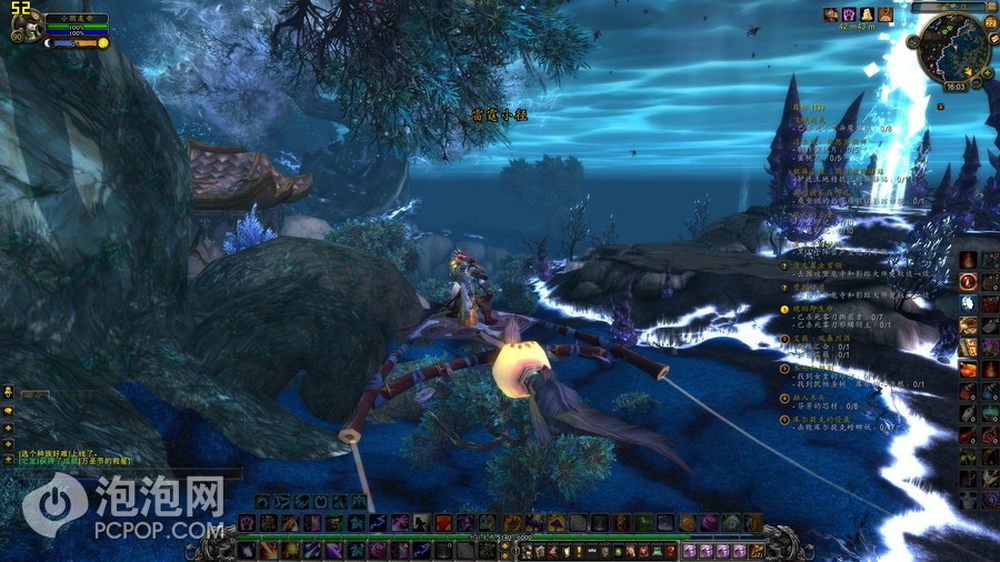Click the moon icon on the balance bar
This screenshot has height=562, width=1000.
pos(48,43)
